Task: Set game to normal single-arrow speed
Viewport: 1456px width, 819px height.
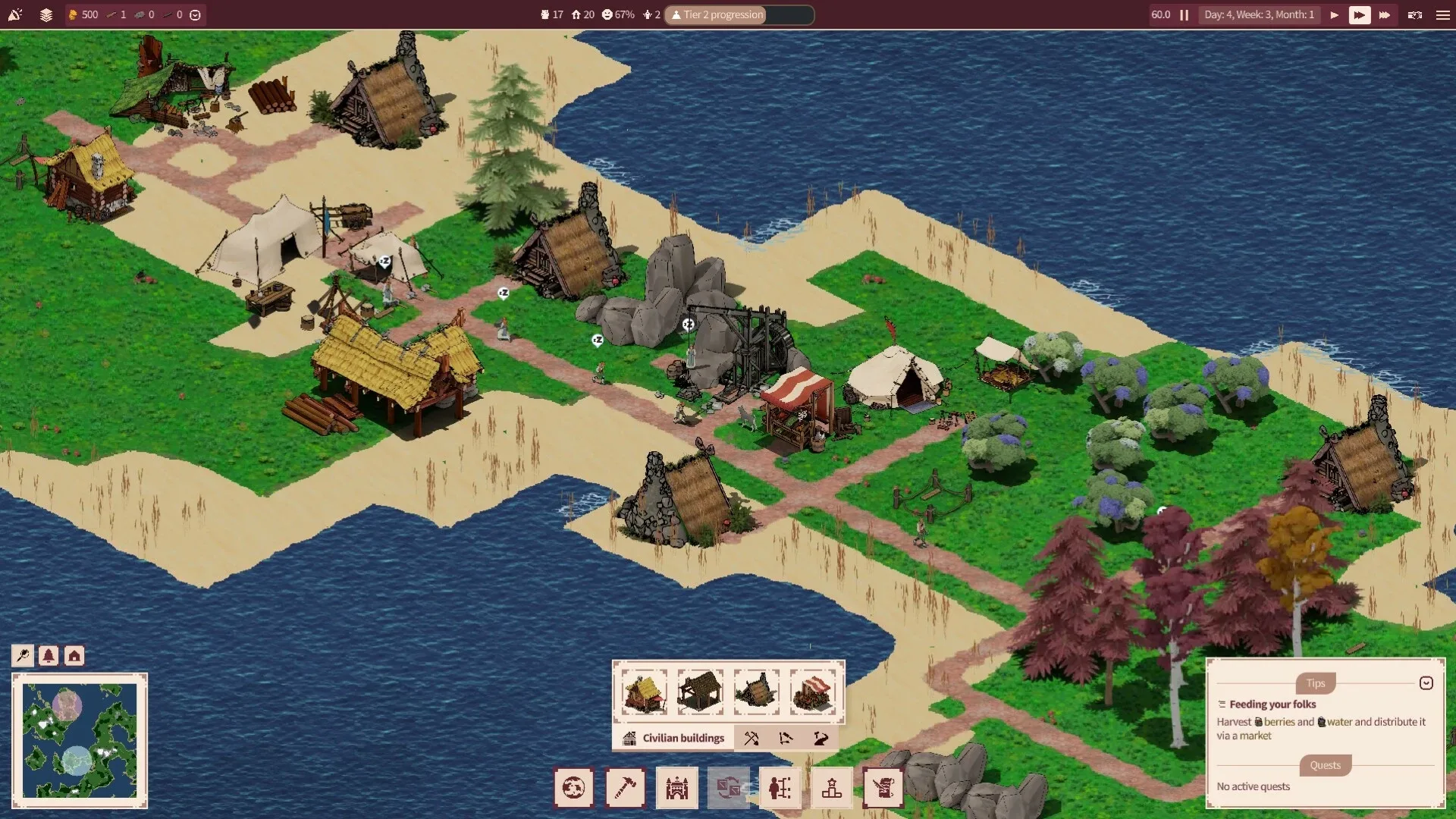Action: [1334, 14]
